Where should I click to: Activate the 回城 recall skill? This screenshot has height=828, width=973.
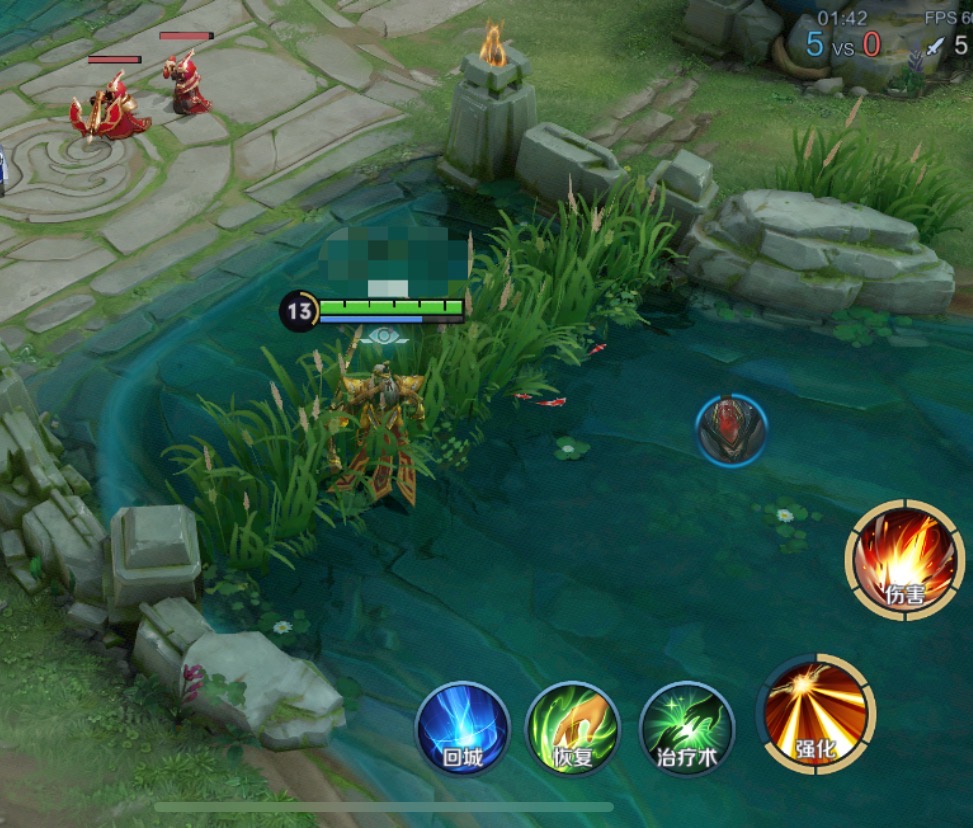coord(462,728)
